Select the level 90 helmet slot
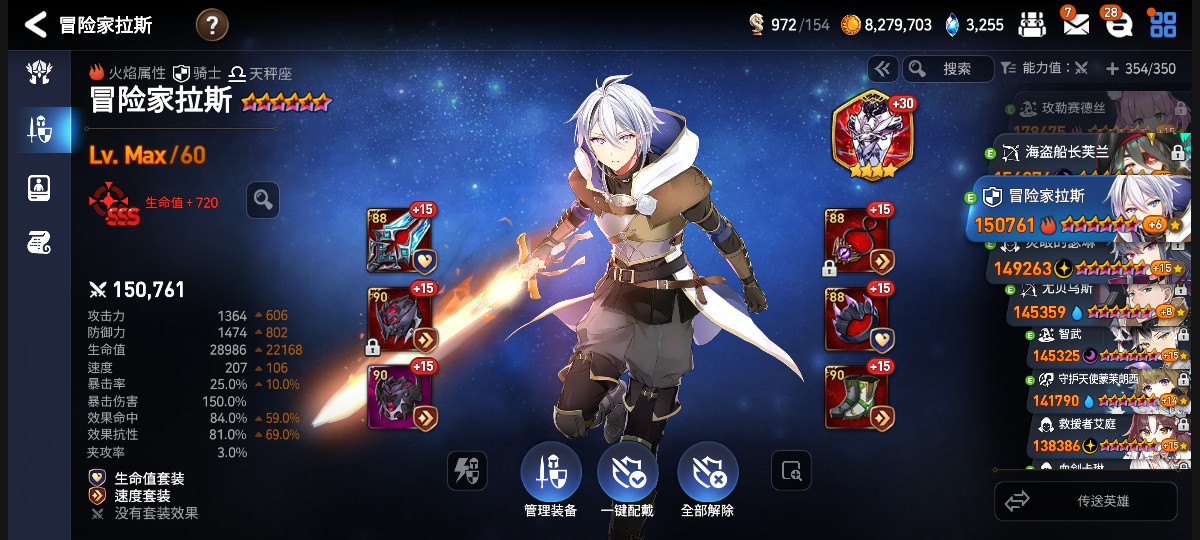 [397, 320]
